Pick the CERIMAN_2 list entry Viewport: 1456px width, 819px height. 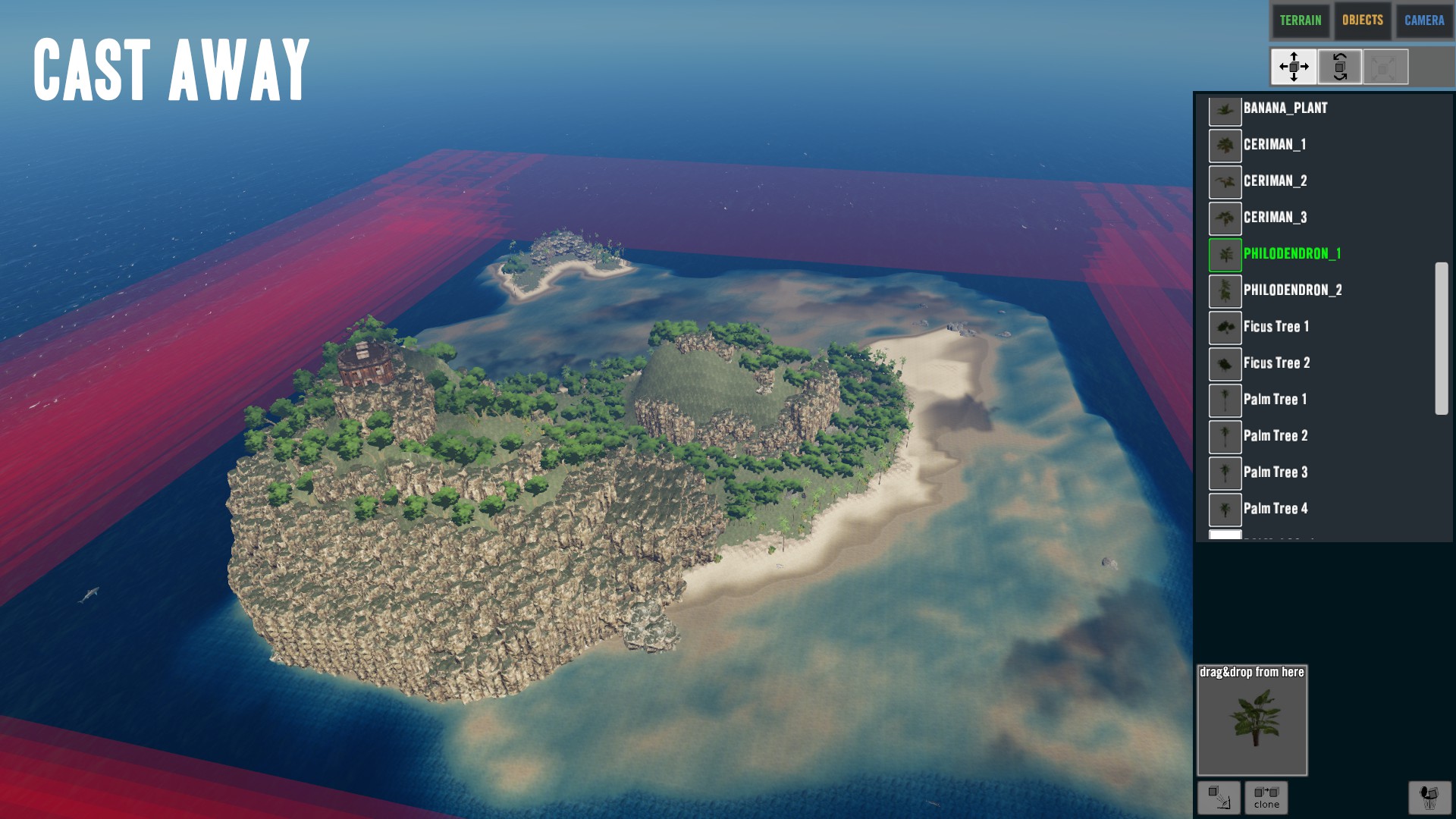click(x=1275, y=181)
